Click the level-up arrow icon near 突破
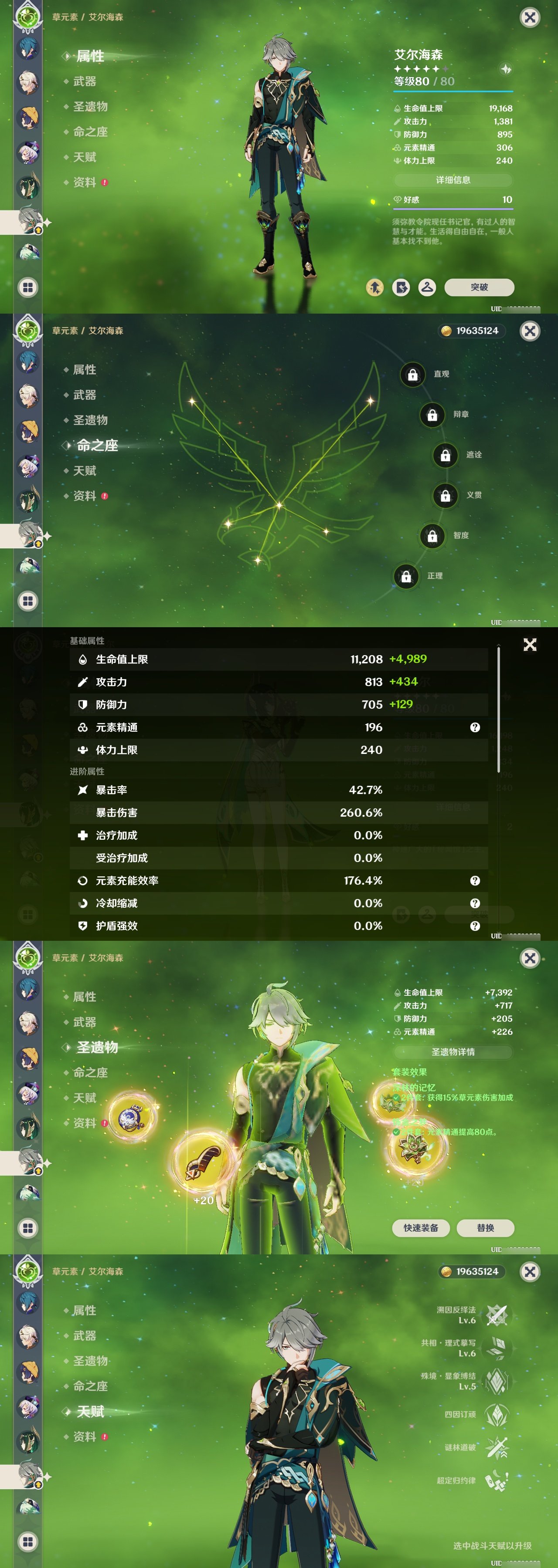 pyautogui.click(x=375, y=287)
